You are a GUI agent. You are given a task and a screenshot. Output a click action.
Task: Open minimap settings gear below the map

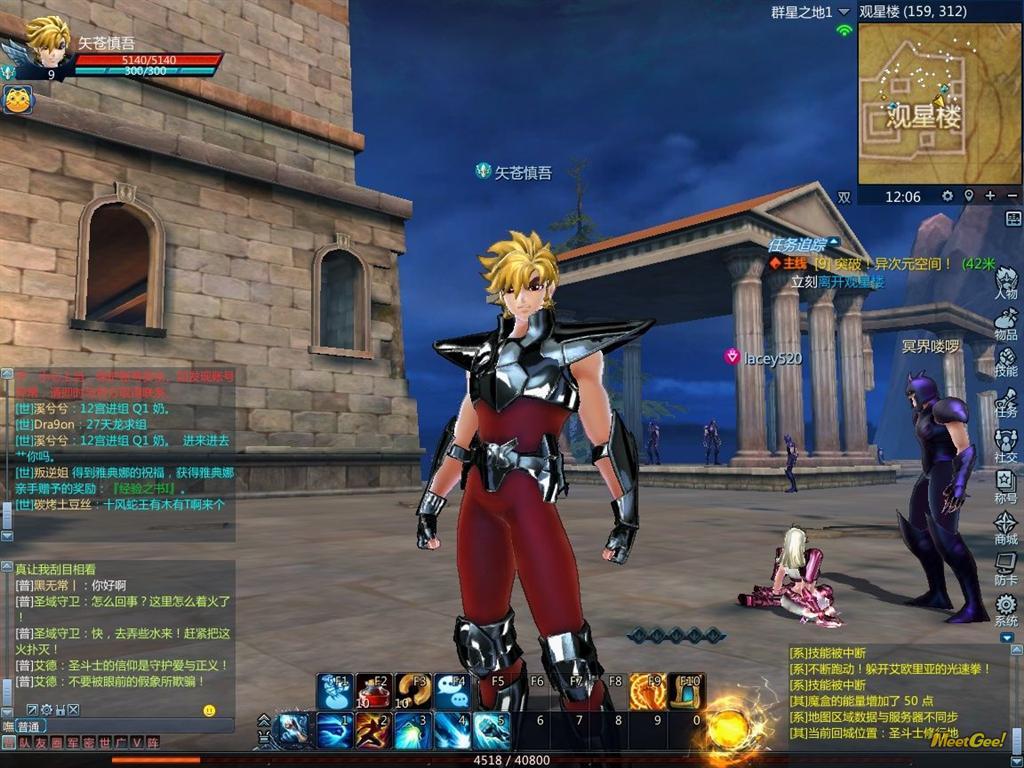pos(947,196)
